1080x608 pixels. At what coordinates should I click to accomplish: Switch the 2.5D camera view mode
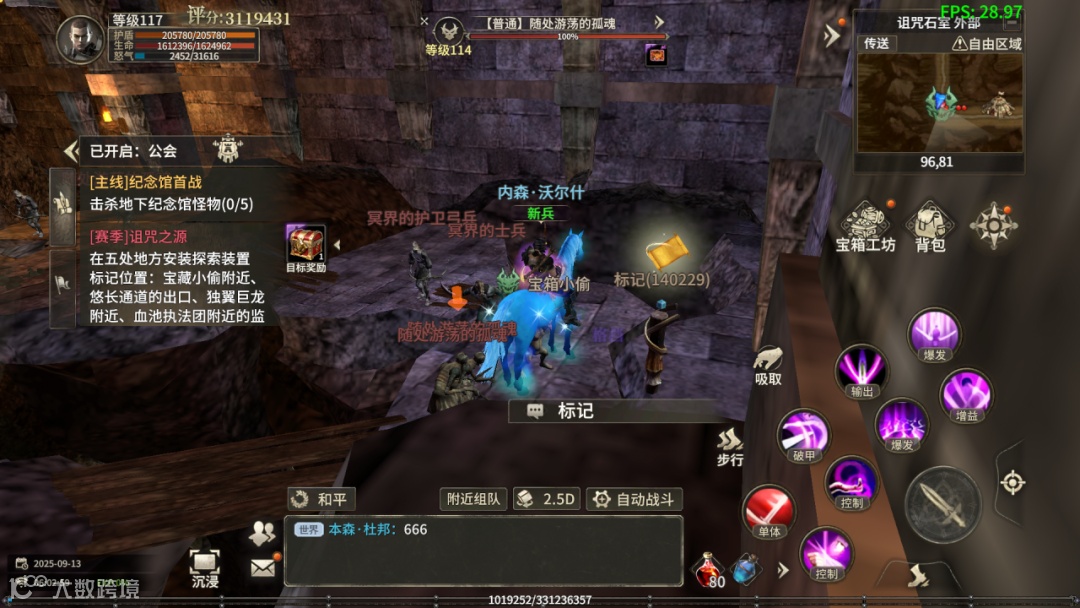click(547, 499)
